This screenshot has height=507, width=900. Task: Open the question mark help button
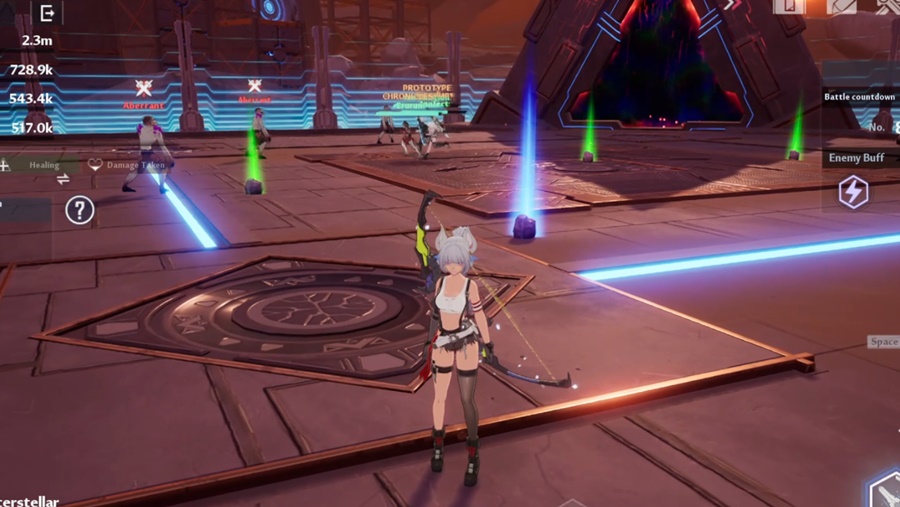[80, 210]
